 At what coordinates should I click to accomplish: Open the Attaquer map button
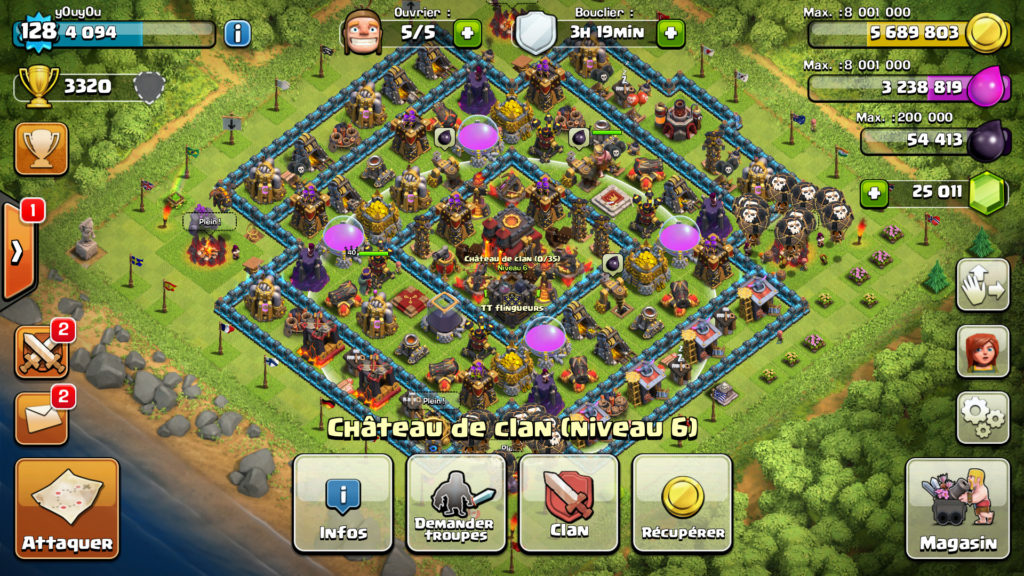[67, 508]
